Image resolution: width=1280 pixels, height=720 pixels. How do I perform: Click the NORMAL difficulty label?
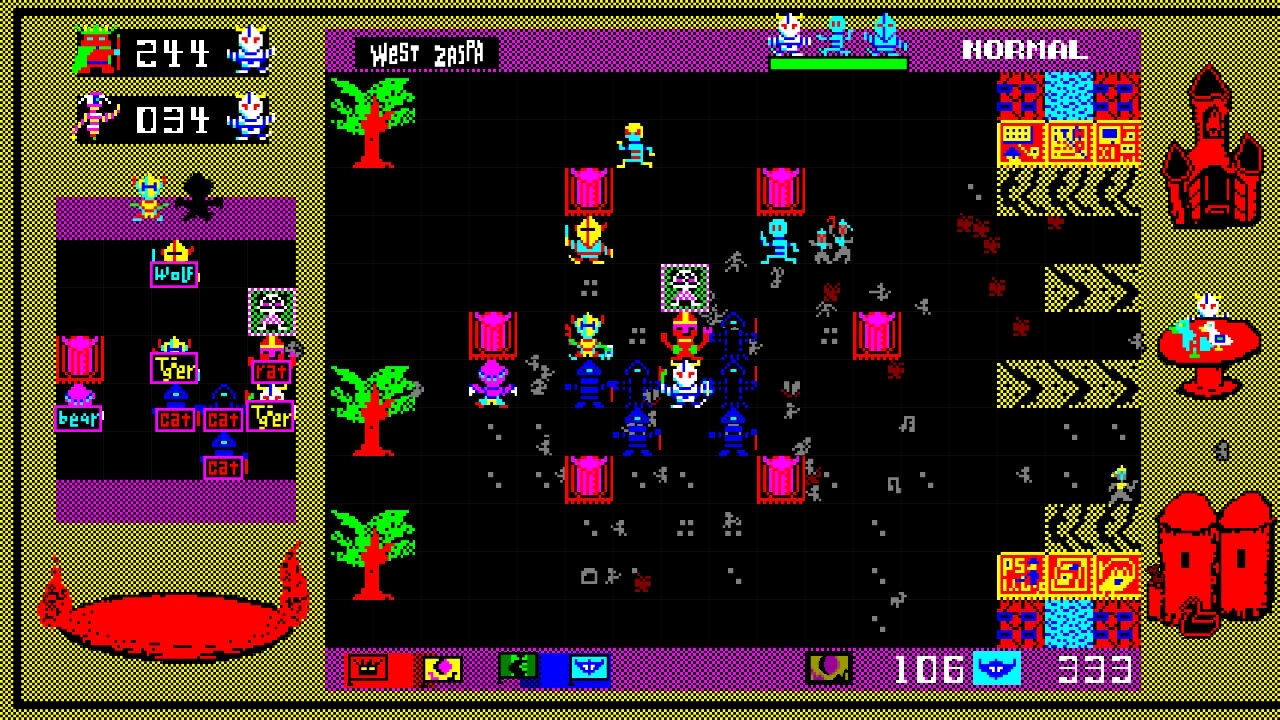point(1024,47)
